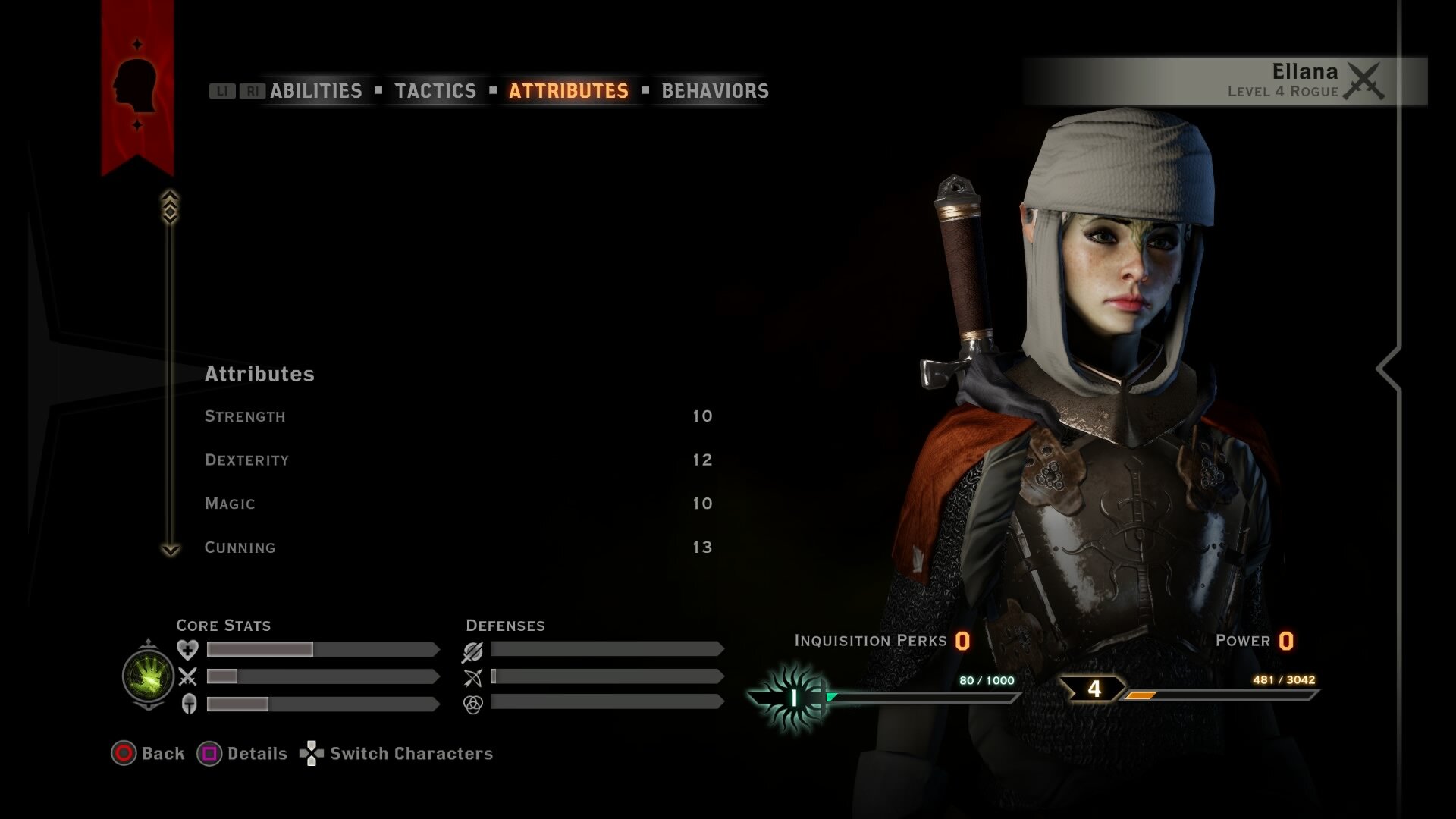Screen dimensions: 1456x819
Task: Click the scroll-down arrow of attribute list
Action: (x=171, y=550)
